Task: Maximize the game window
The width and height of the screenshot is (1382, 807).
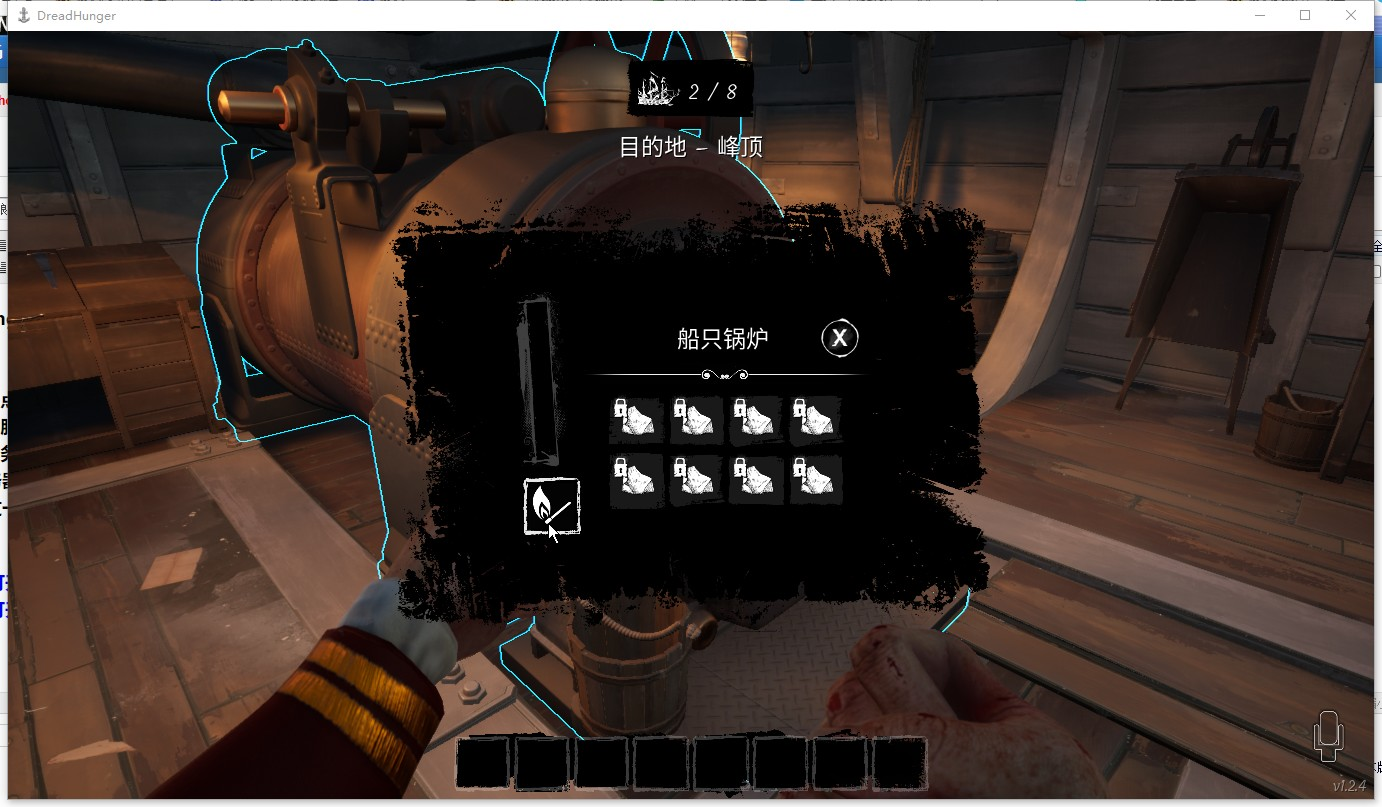Action: pyautogui.click(x=1305, y=15)
